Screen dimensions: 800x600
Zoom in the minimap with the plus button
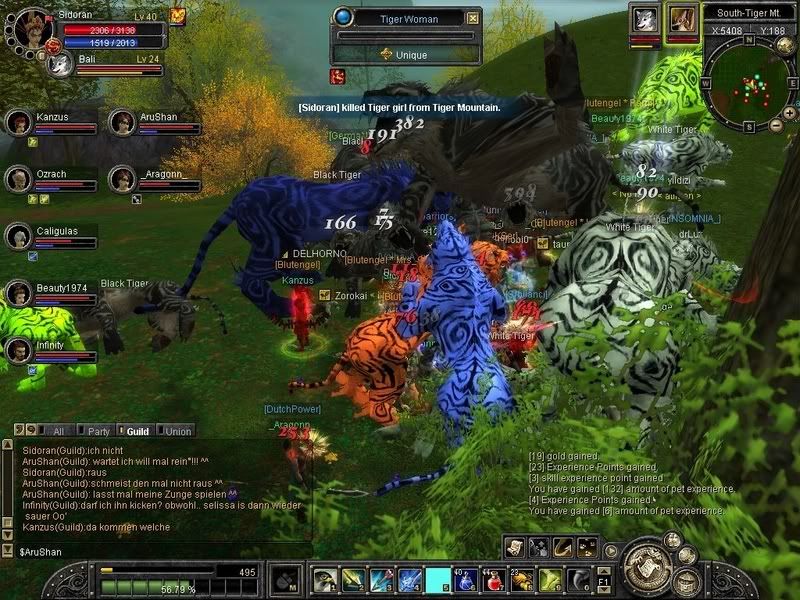tap(790, 113)
